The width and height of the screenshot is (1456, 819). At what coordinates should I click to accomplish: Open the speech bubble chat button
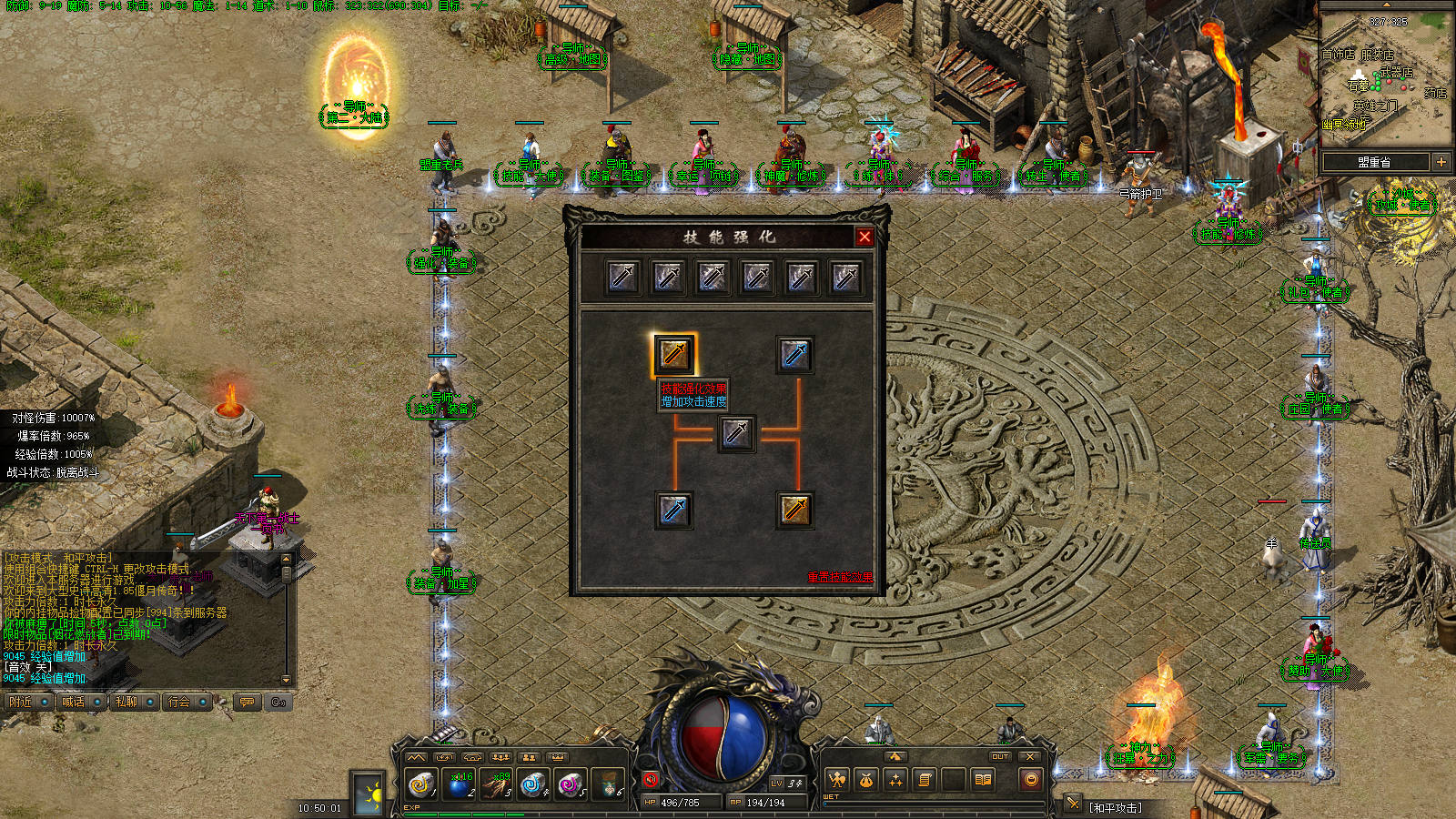(x=247, y=702)
